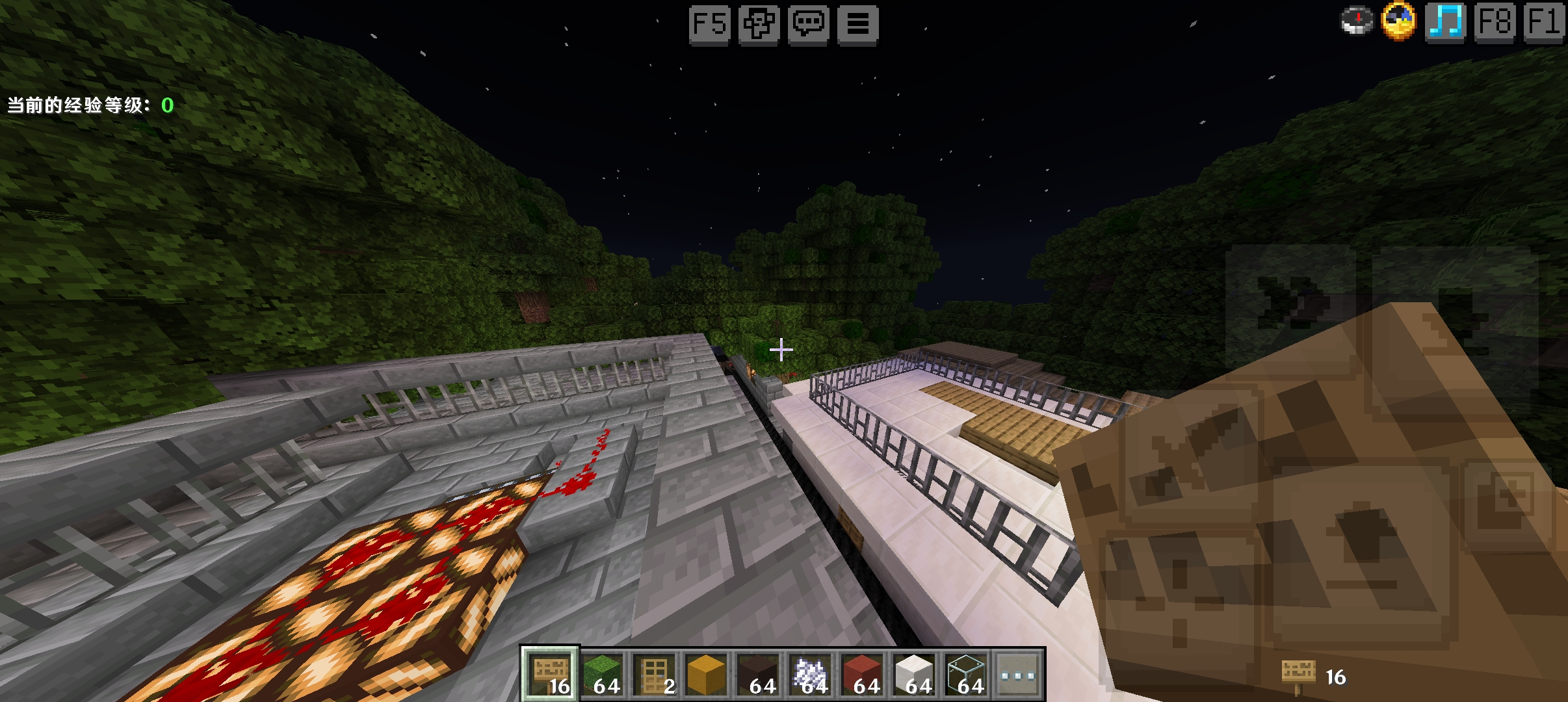Open the three-line menu button
The height and width of the screenshot is (702, 1568).
tap(857, 25)
